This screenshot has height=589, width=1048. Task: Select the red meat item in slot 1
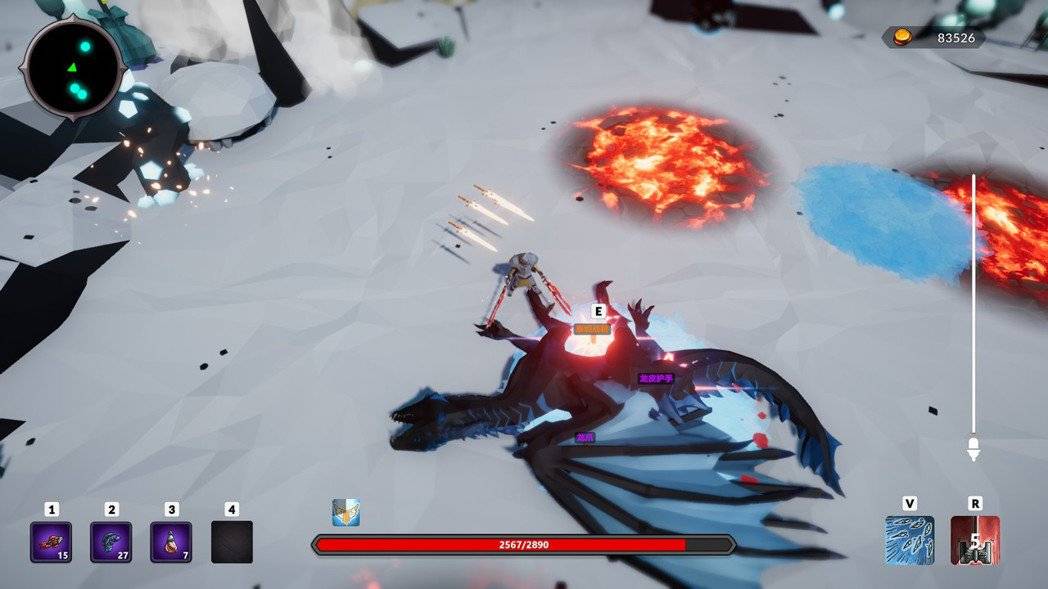pos(51,541)
